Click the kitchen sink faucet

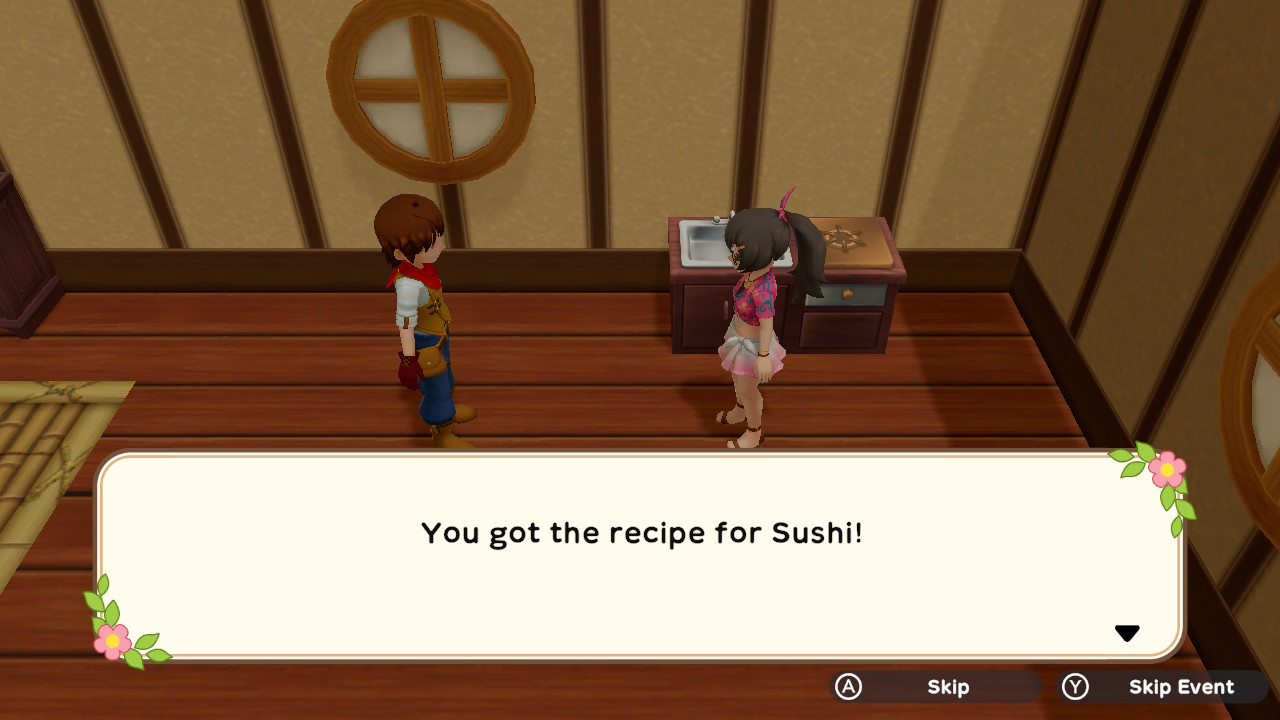click(x=722, y=218)
